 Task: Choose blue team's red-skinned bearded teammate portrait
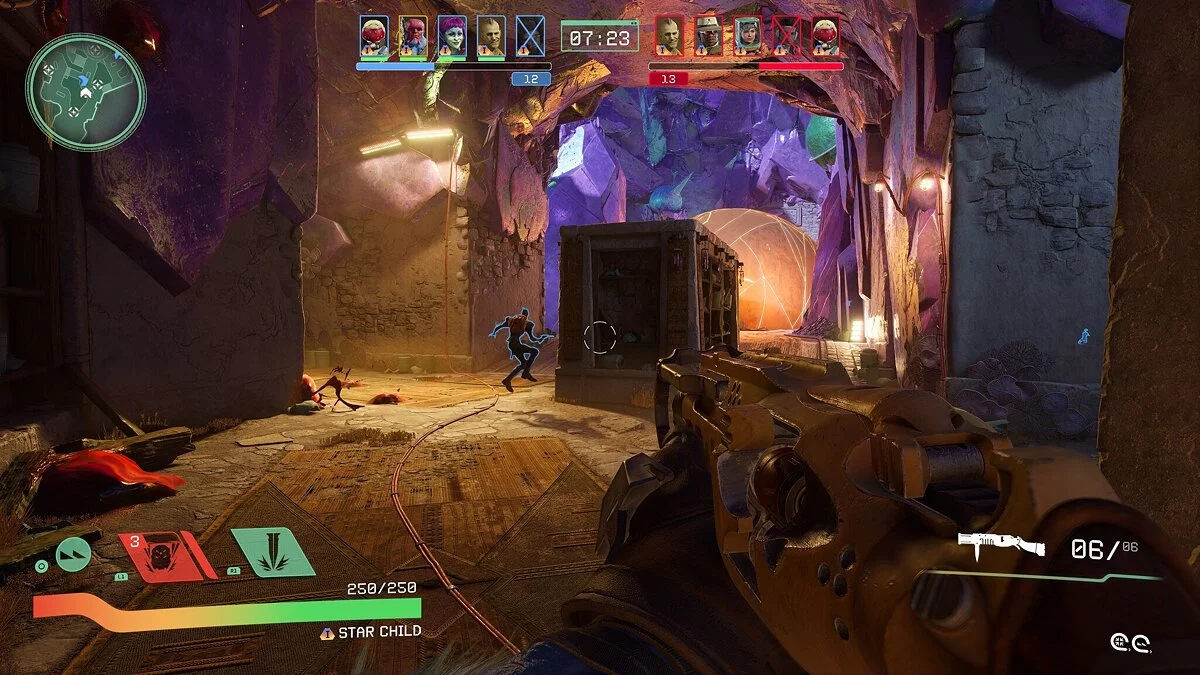pos(412,36)
